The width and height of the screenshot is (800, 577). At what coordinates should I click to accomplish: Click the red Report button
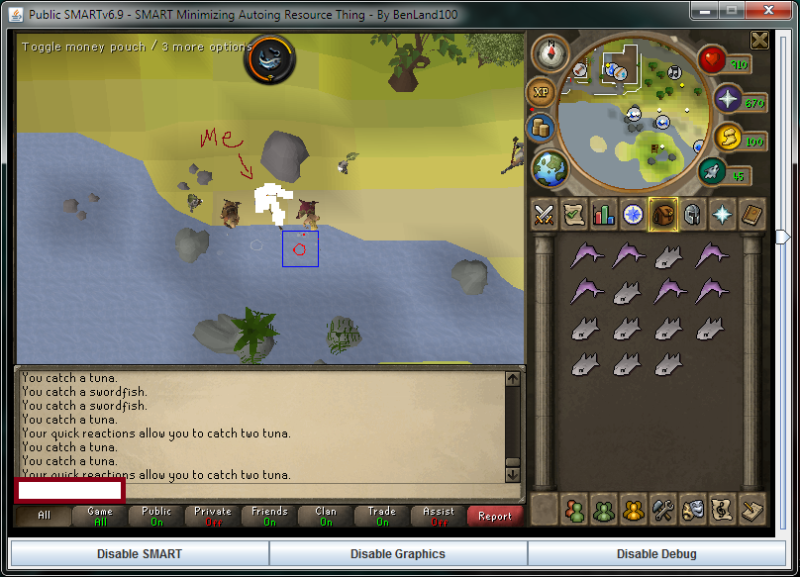tap(494, 516)
